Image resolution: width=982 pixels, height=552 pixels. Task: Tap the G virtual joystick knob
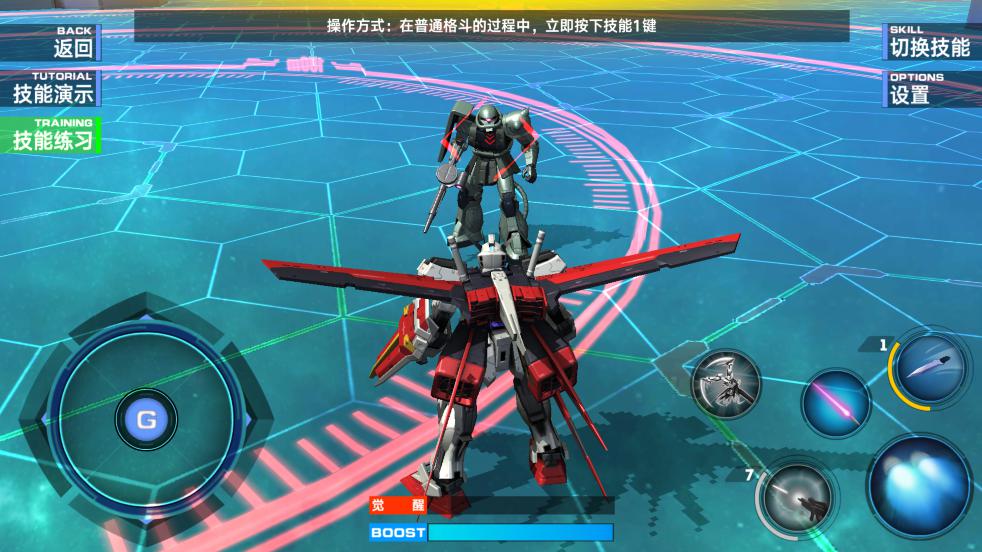[x=146, y=420]
